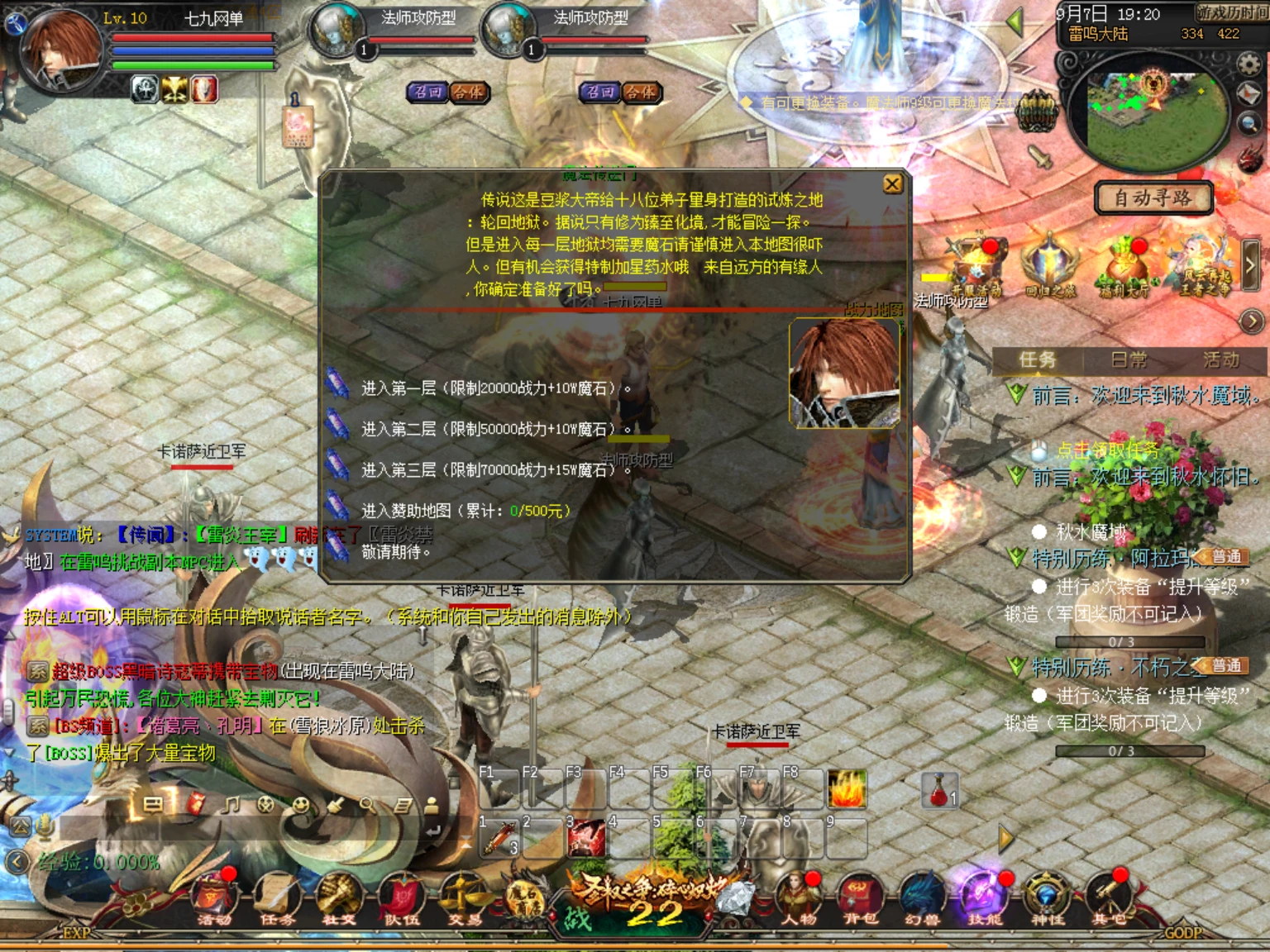Screen dimensions: 1270x952
Task: Click the magnifying glass by the minimap
Action: tap(1249, 124)
